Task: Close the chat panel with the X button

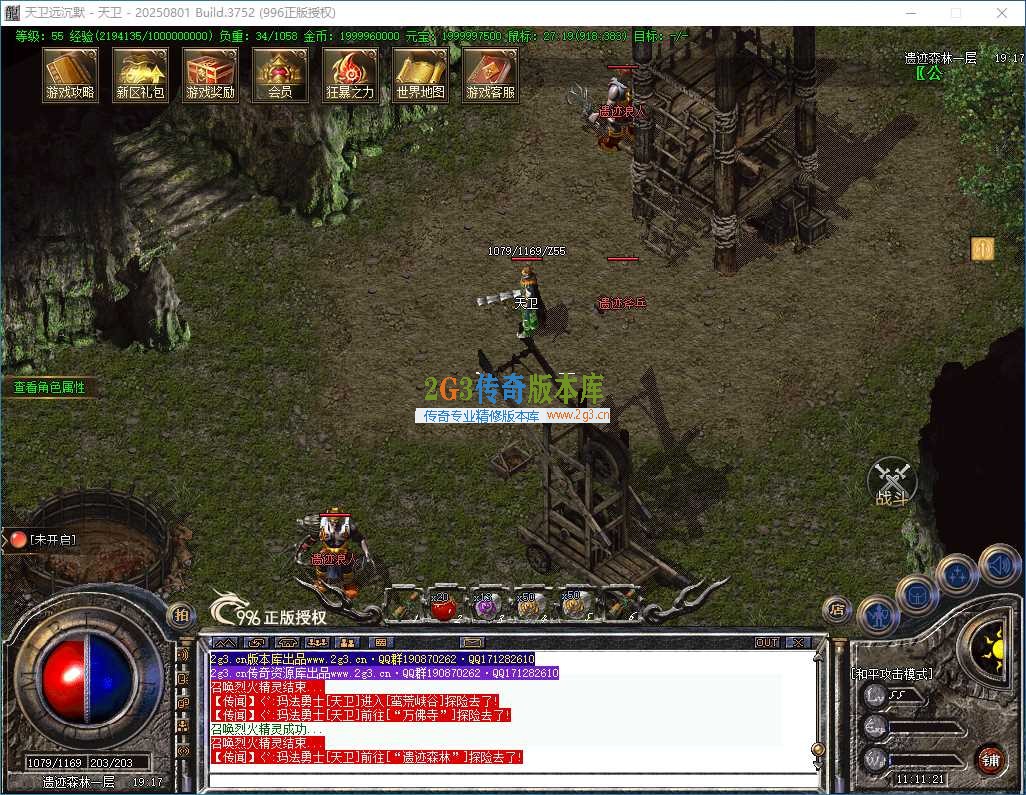Action: 798,642
